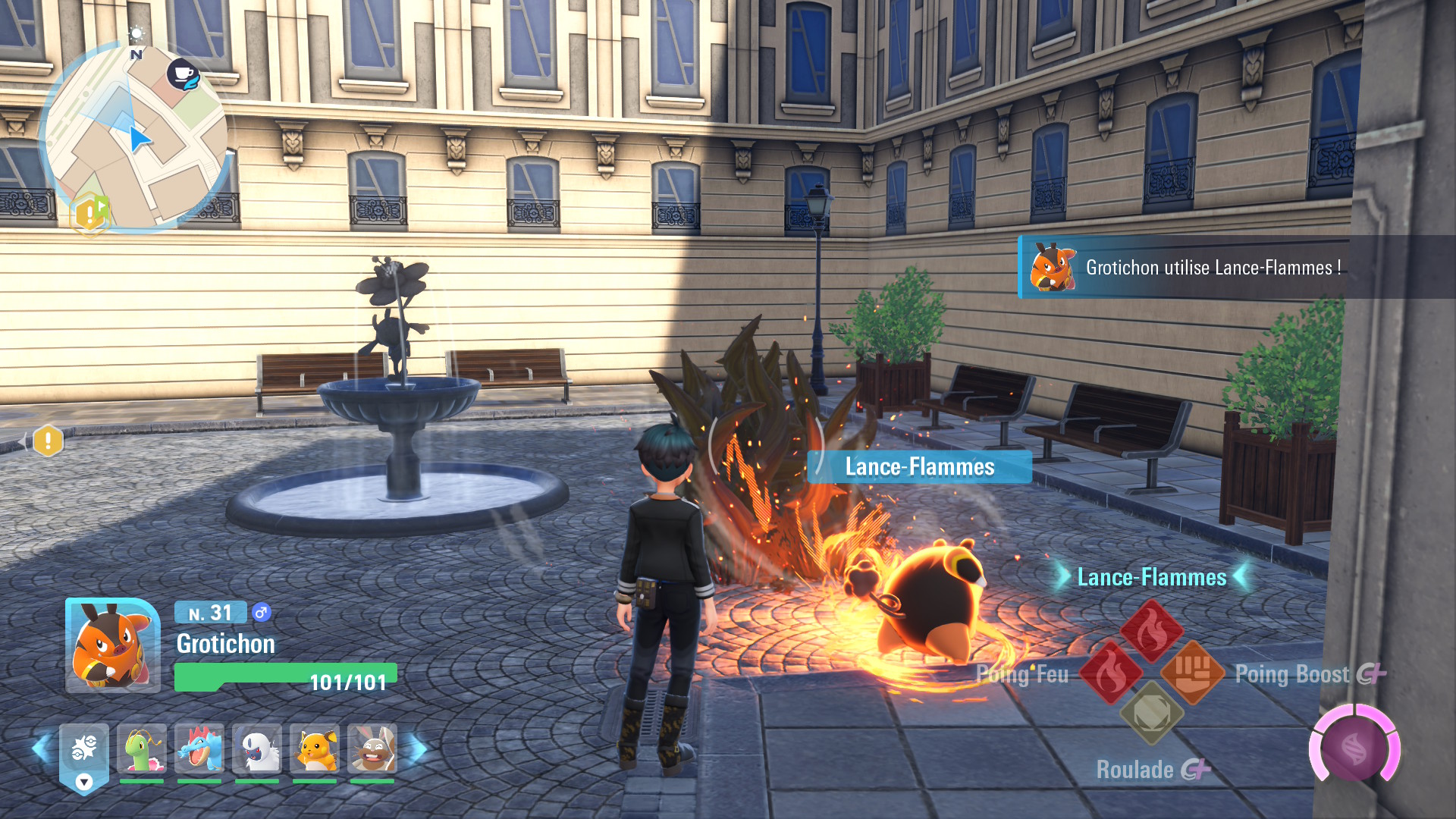1456x819 pixels.
Task: Use the Roulade move
Action: [x=1151, y=714]
